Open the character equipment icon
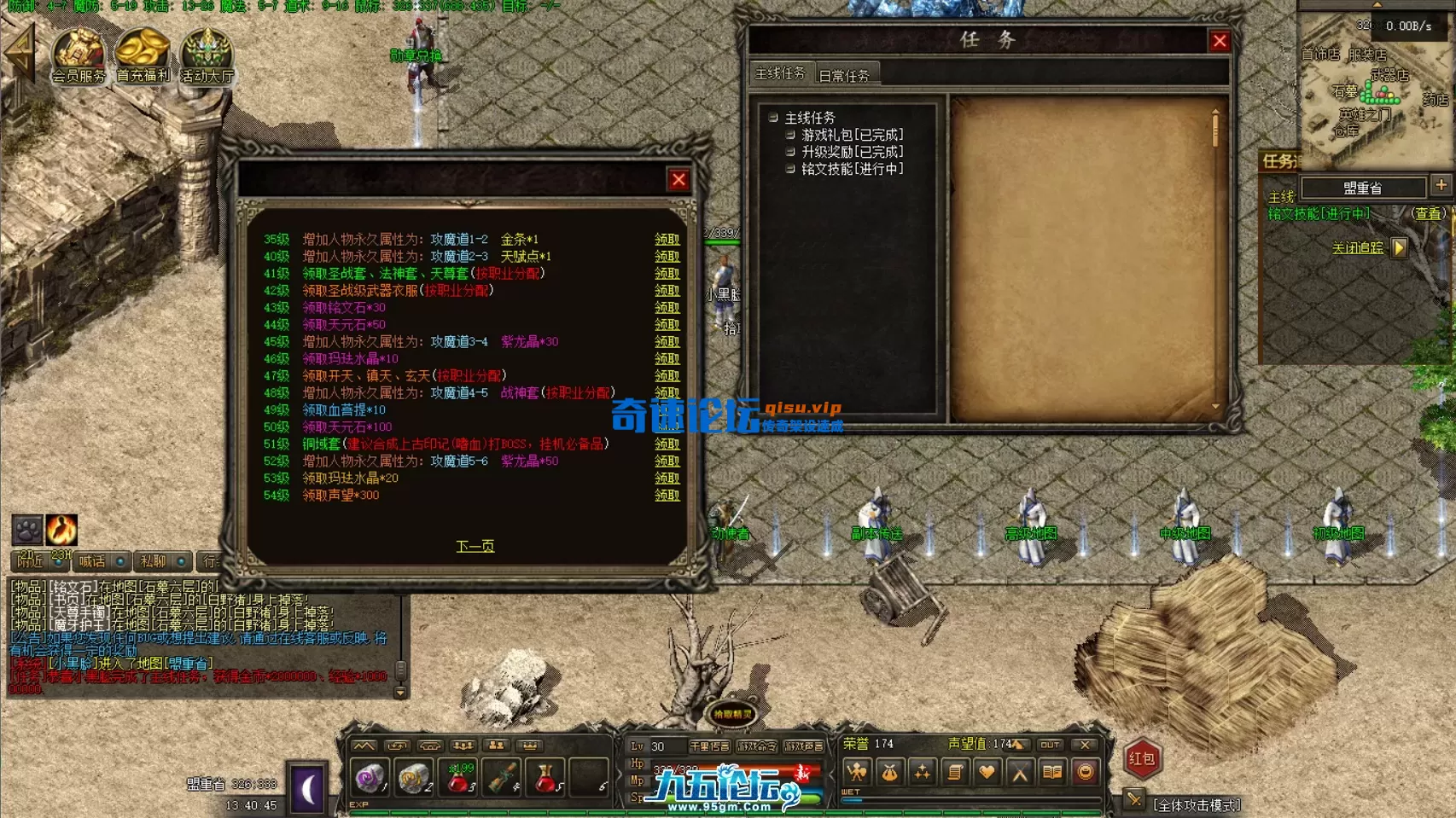This screenshot has height=818, width=1456. pyautogui.click(x=858, y=771)
